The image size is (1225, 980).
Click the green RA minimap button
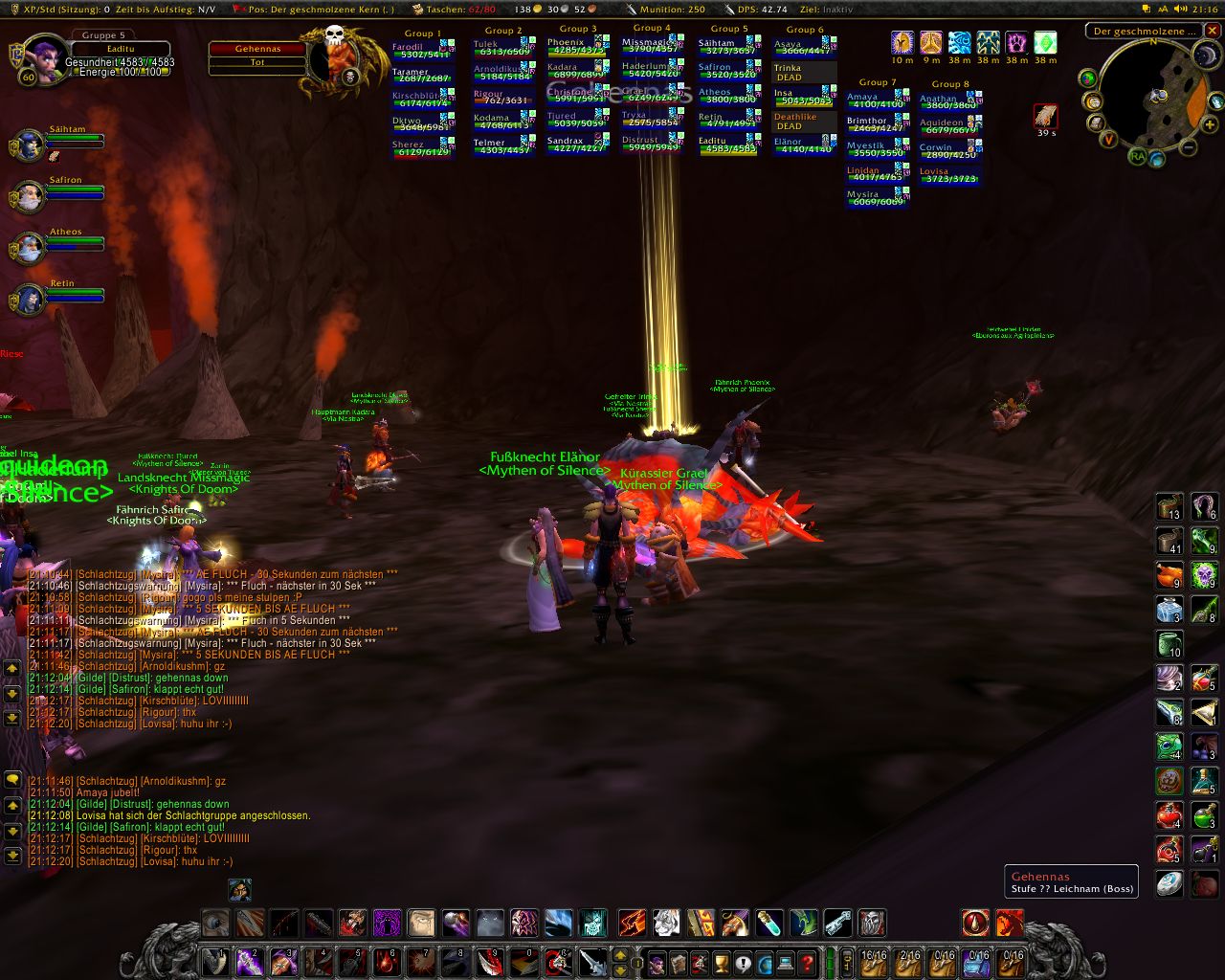(x=1137, y=155)
